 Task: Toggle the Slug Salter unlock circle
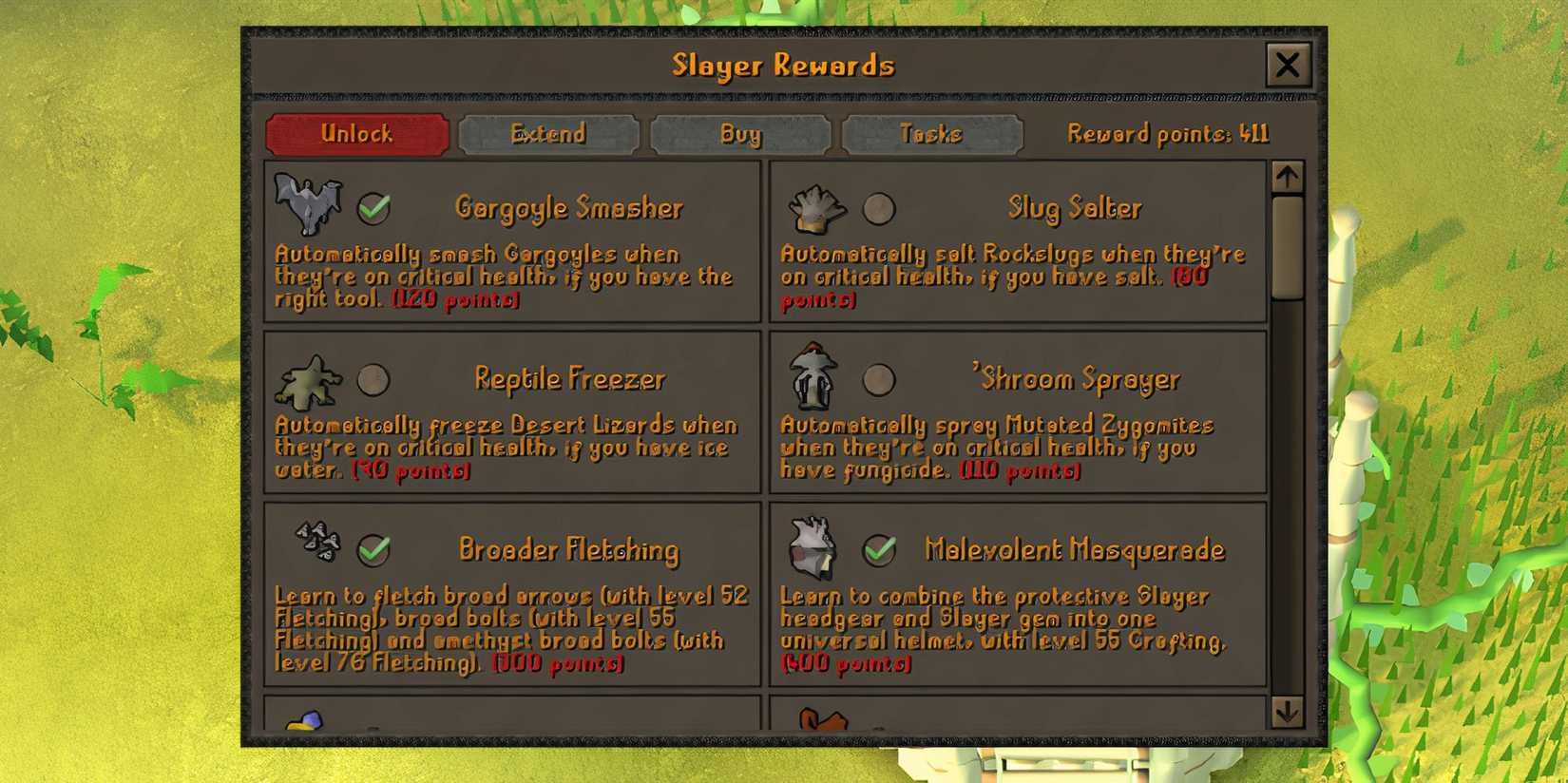[x=880, y=207]
